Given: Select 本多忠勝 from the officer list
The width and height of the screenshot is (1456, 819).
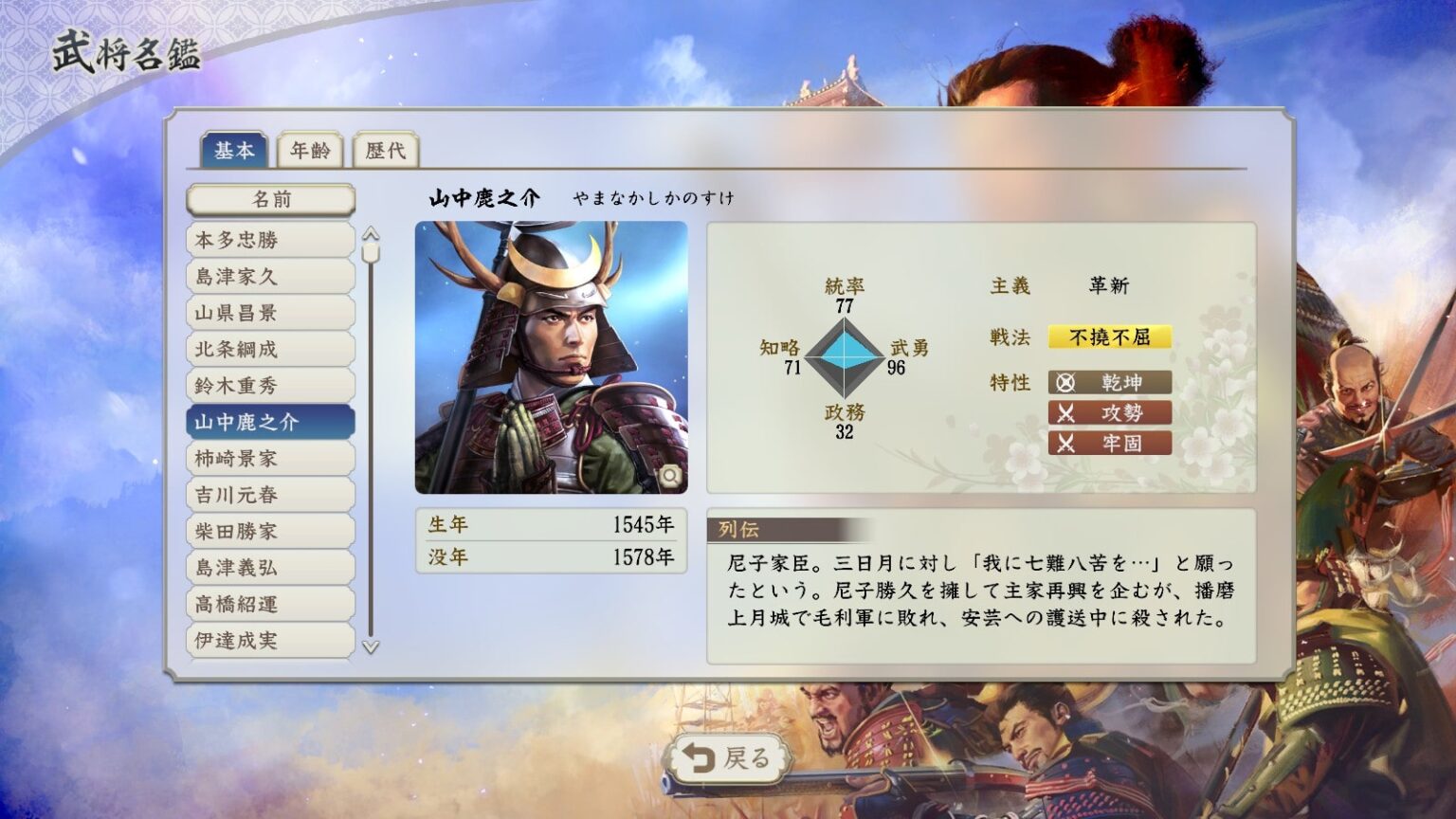Looking at the screenshot, I should (x=268, y=240).
